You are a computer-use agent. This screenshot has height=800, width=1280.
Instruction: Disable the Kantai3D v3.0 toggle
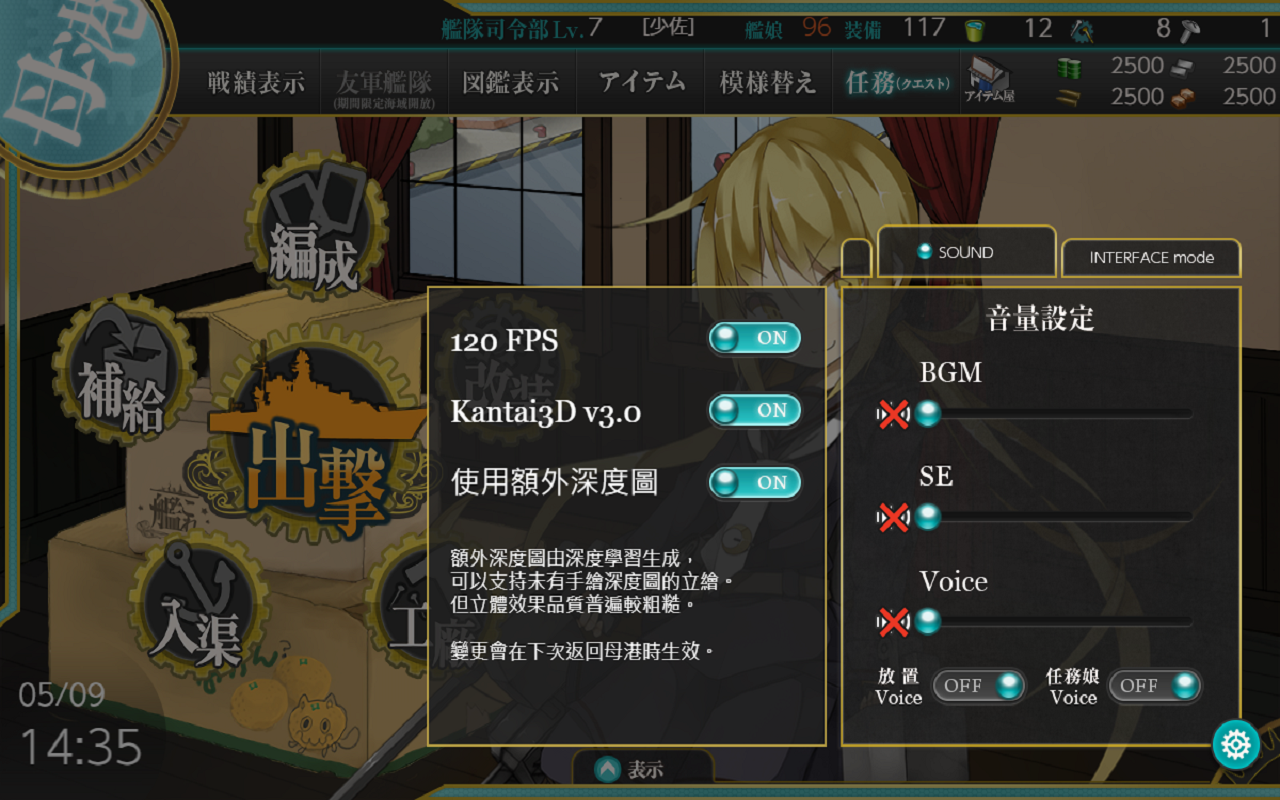(754, 410)
